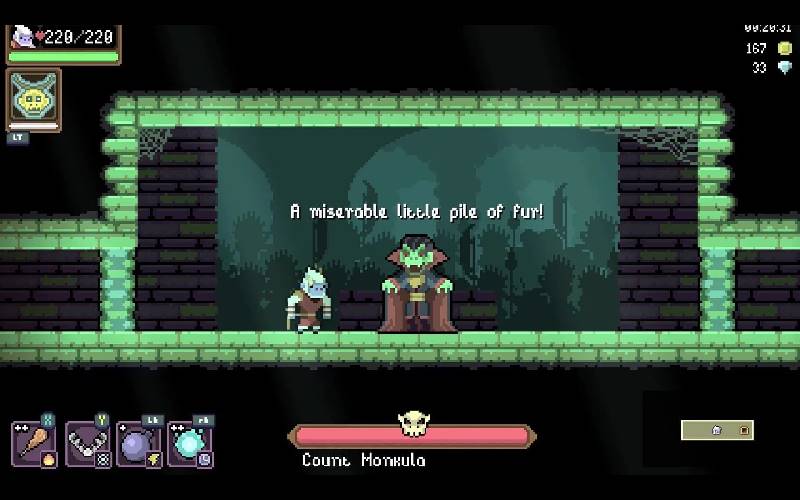Select the wooden club weapon slot
This screenshot has width=800, height=500.
pyautogui.click(x=34, y=443)
